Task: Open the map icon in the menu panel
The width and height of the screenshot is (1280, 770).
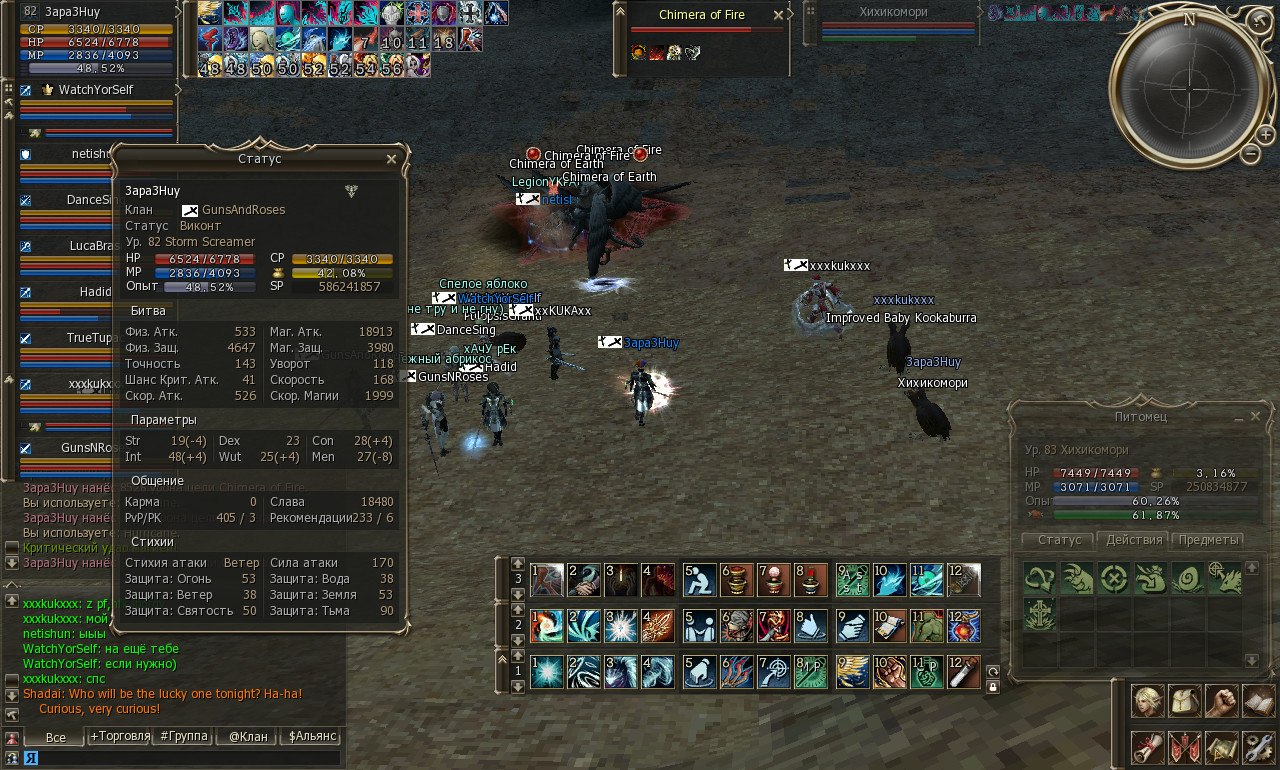Action: tap(1221, 747)
